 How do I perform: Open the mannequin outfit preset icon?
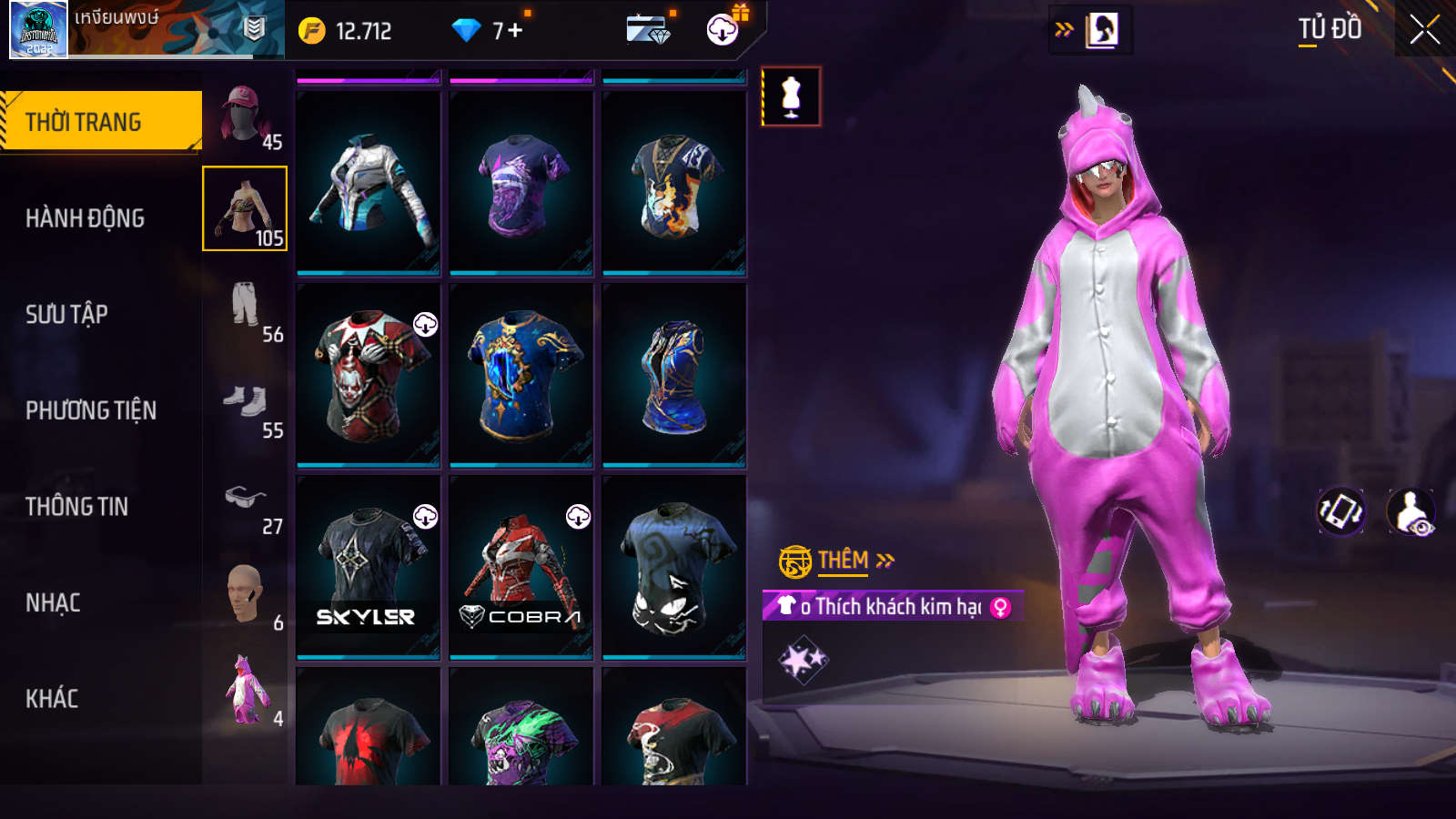point(791,96)
